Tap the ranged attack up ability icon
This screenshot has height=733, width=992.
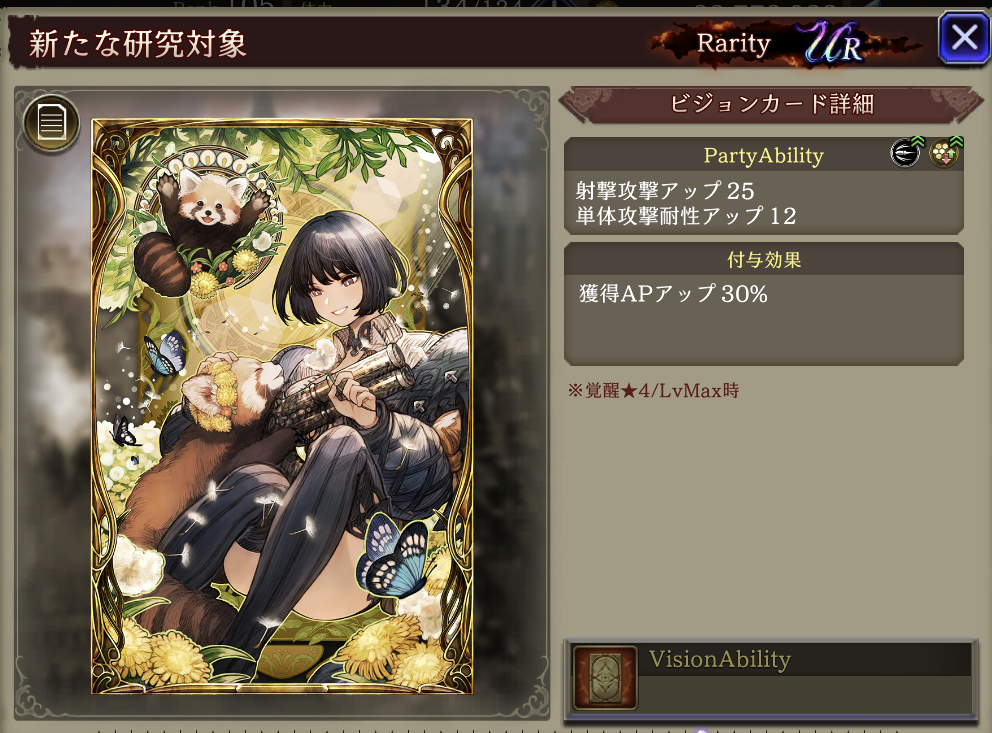(904, 153)
